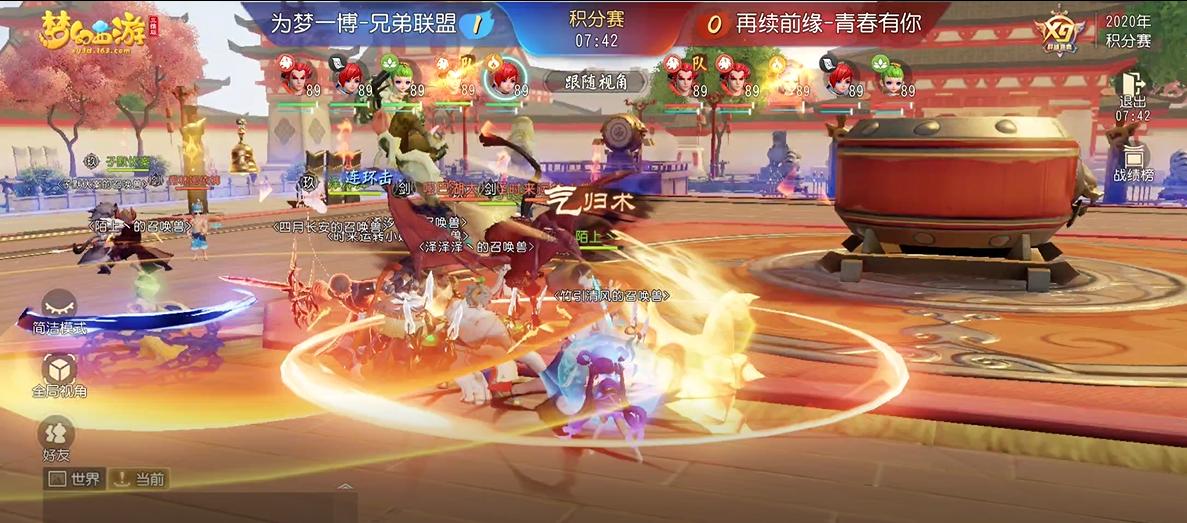Select the highlighted blue-team player portrait
The height and width of the screenshot is (523, 1187).
tap(504, 77)
